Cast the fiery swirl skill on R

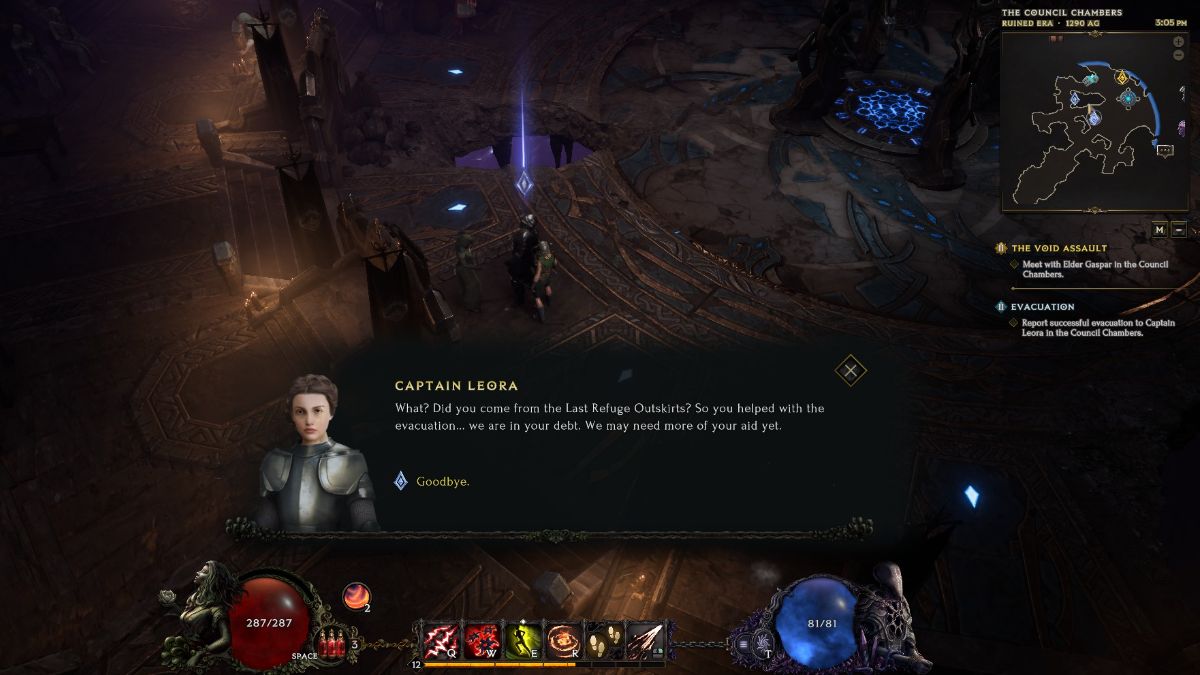coord(562,639)
